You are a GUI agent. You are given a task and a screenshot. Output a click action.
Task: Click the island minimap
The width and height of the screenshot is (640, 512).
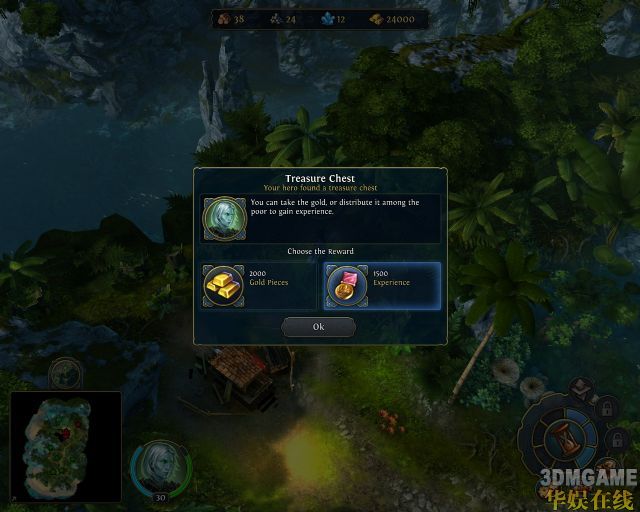pyautogui.click(x=65, y=445)
